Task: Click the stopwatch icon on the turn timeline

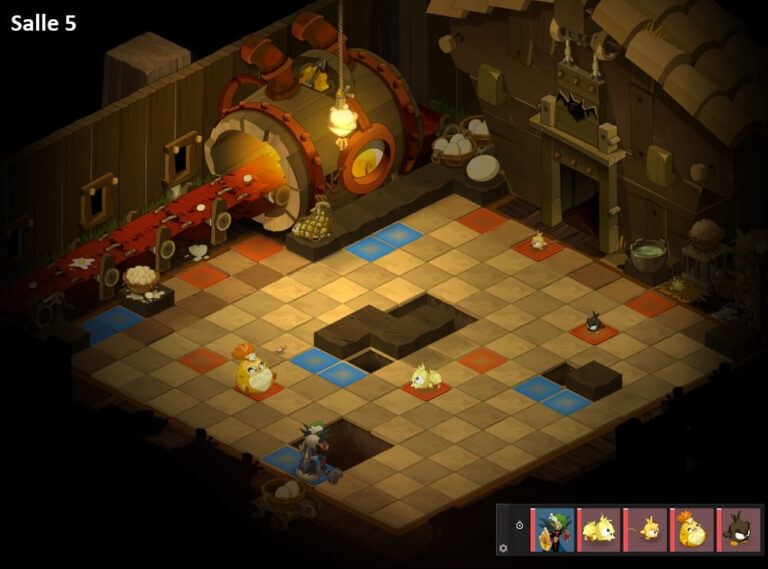Action: coord(519,525)
